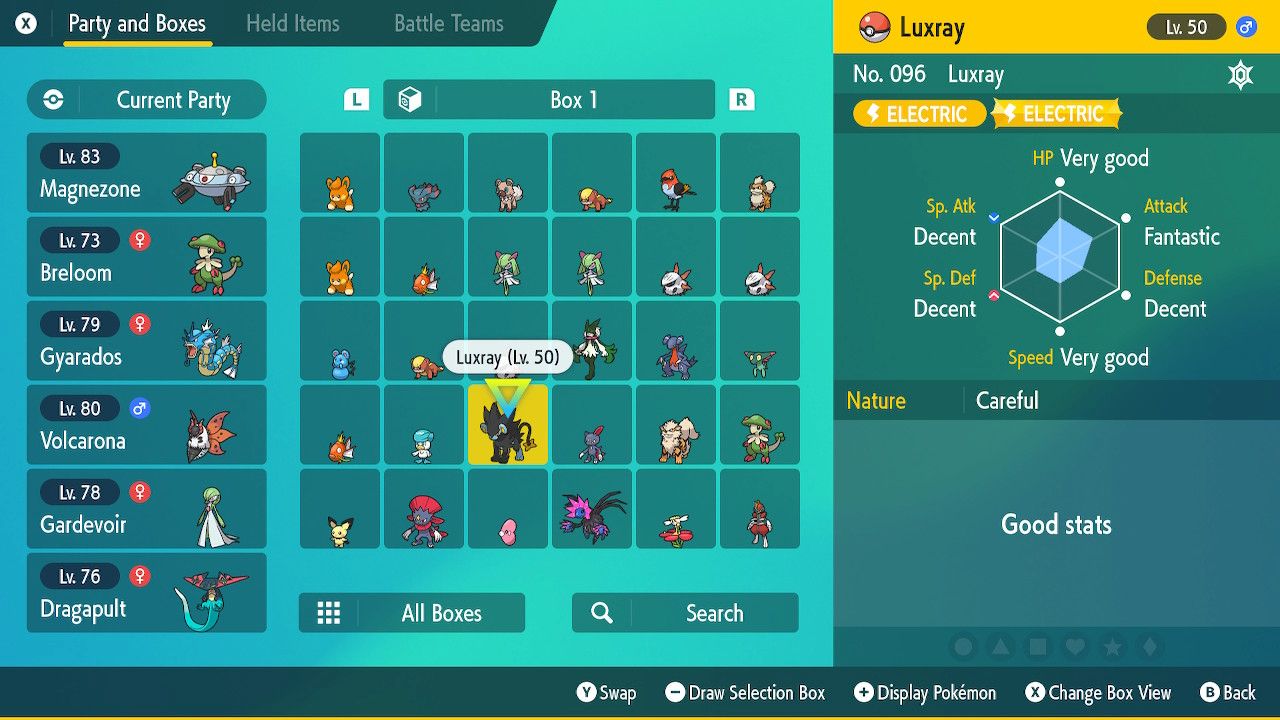Select the Tera Type icon near No. 096
Screen dimensions: 1280x720
pyautogui.click(x=1240, y=74)
